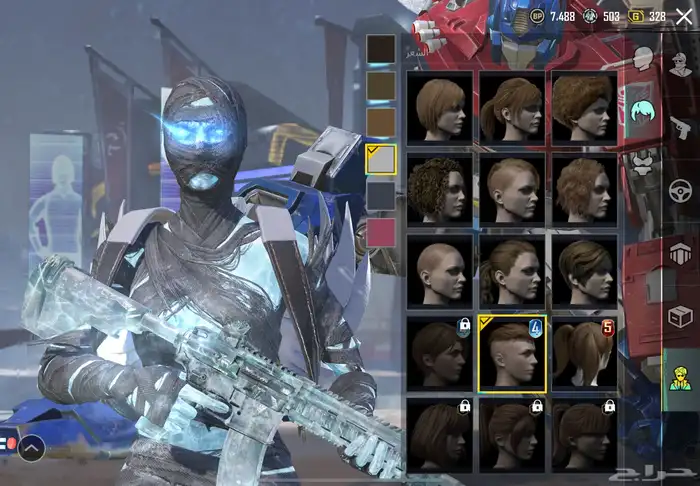Pick the dark gray hair color swatch
The width and height of the screenshot is (700, 486).
tap(381, 196)
